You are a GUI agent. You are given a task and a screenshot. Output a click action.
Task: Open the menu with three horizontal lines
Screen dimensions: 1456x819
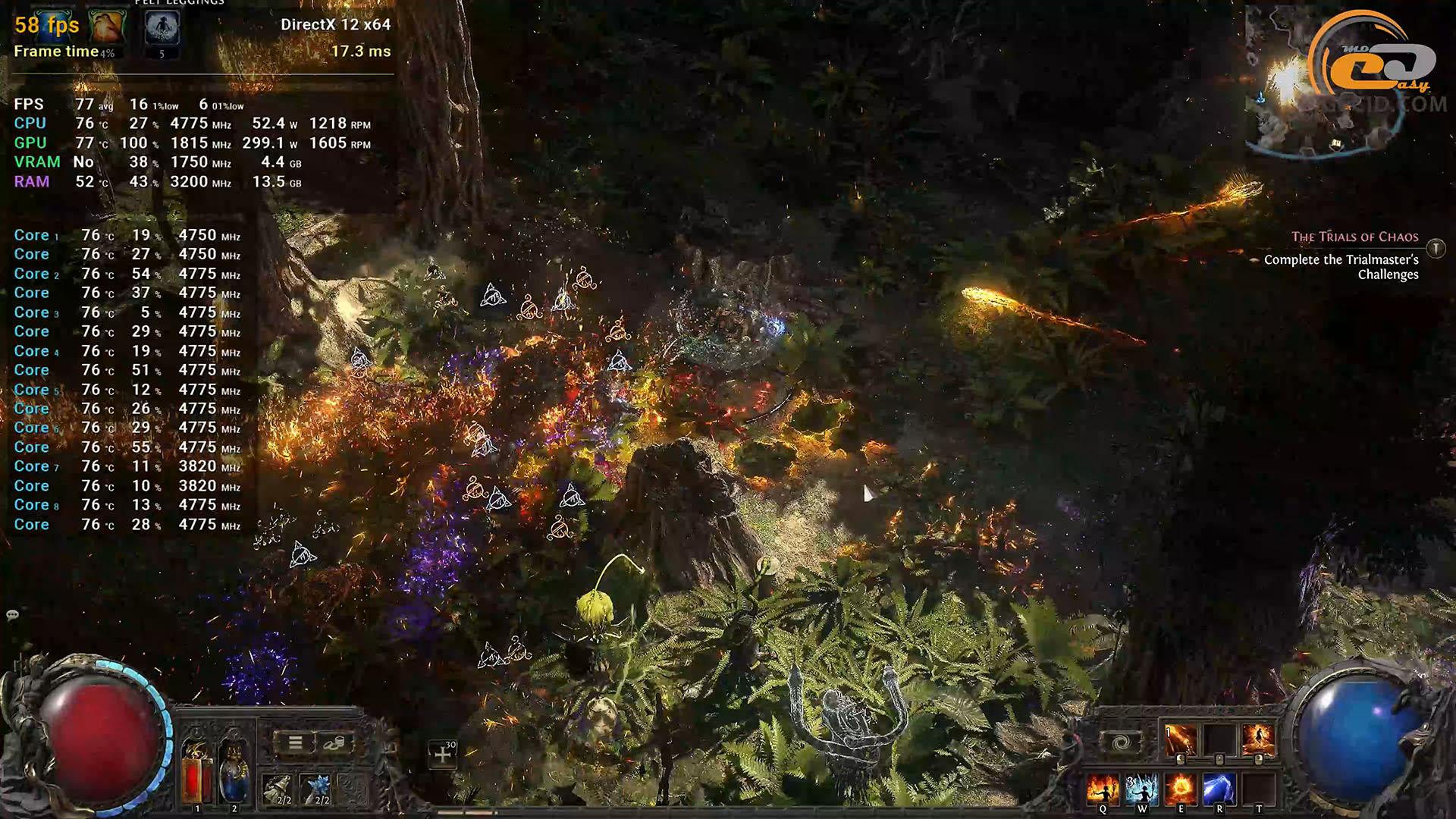tap(295, 743)
